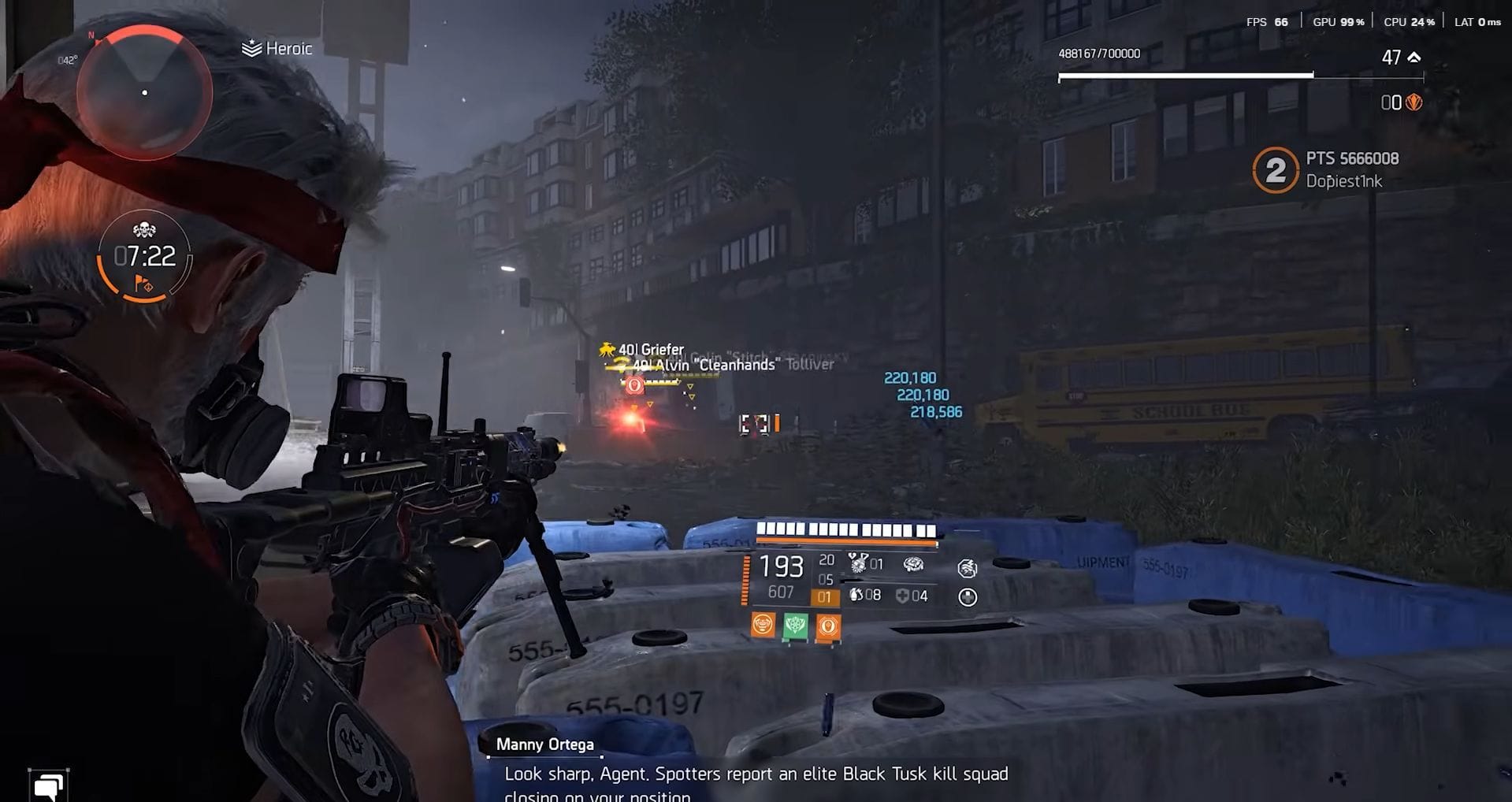Click the orange flag marker under the timer
Viewport: 1512px width, 802px height.
pyautogui.click(x=142, y=282)
